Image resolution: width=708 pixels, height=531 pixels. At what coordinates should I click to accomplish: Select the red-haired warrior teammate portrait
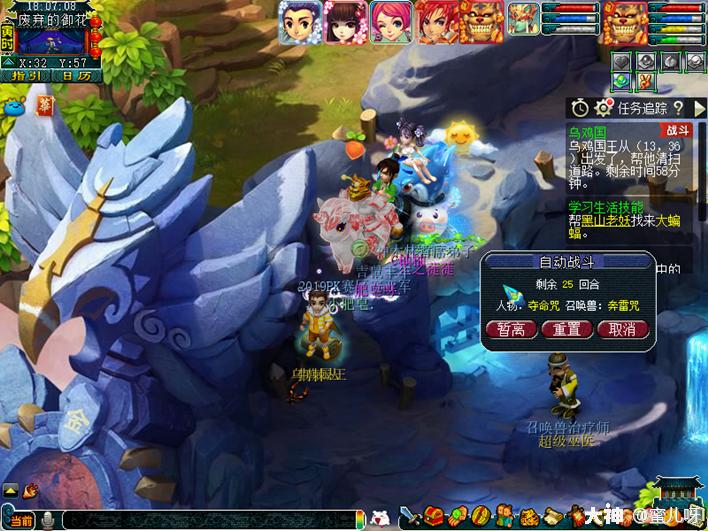click(x=436, y=22)
